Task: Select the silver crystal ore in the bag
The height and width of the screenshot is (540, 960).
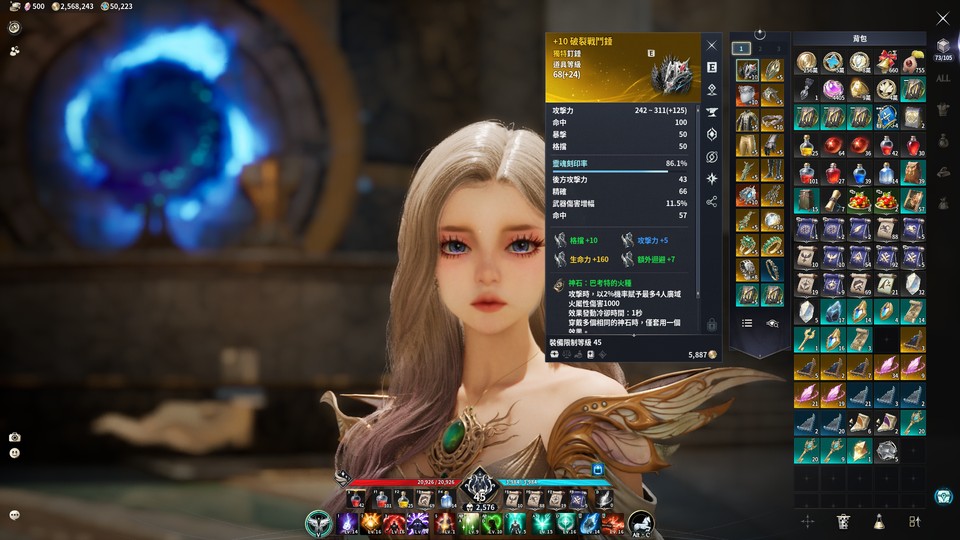Action: pyautogui.click(x=885, y=451)
